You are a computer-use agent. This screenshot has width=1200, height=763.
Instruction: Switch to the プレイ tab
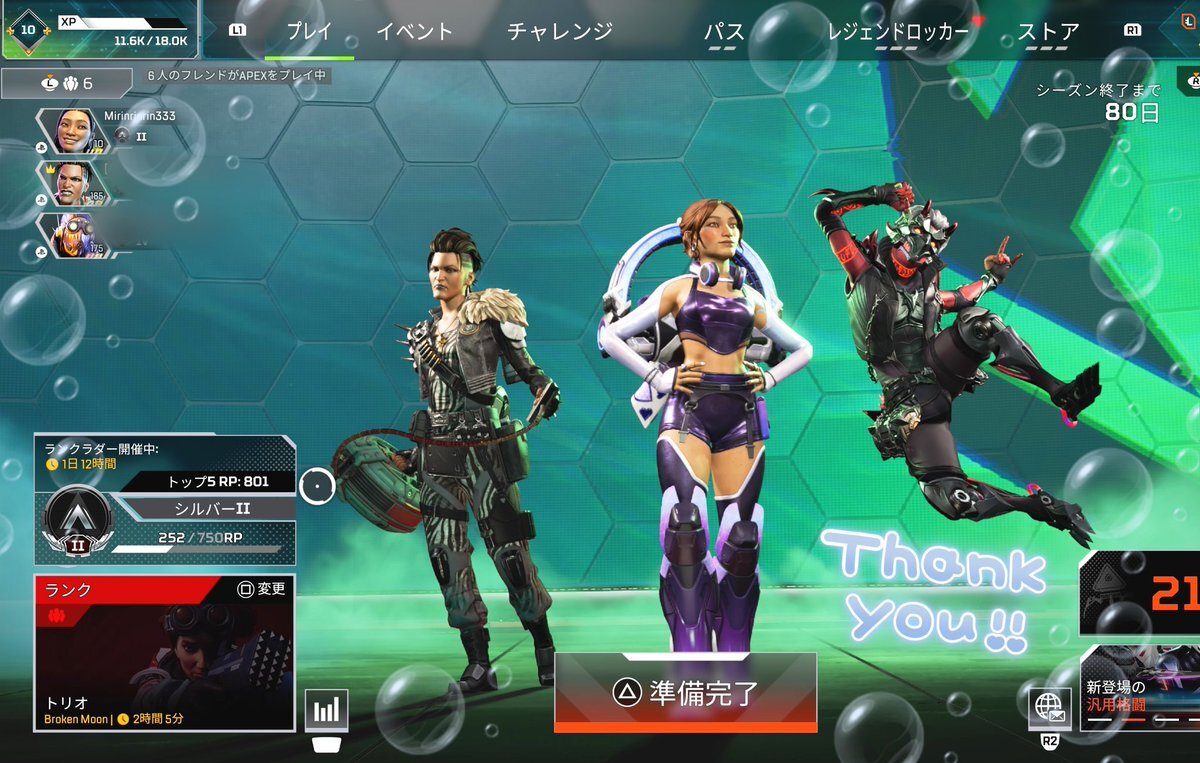pos(309,31)
